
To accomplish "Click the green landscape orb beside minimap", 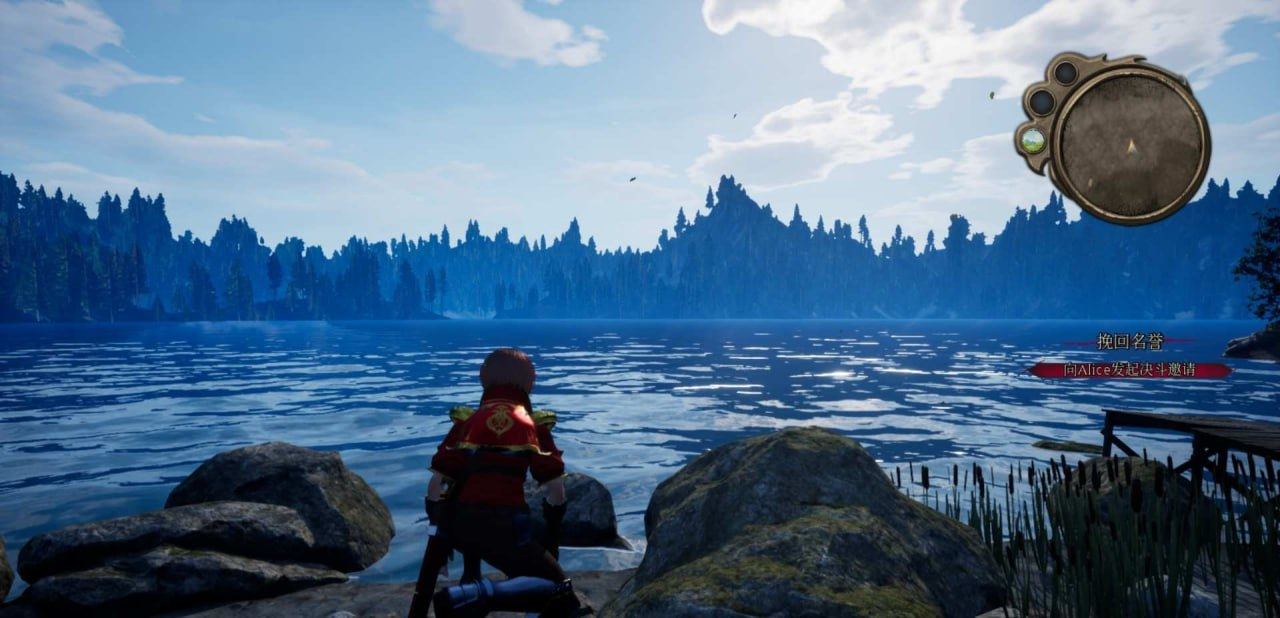I will (x=1034, y=141).
